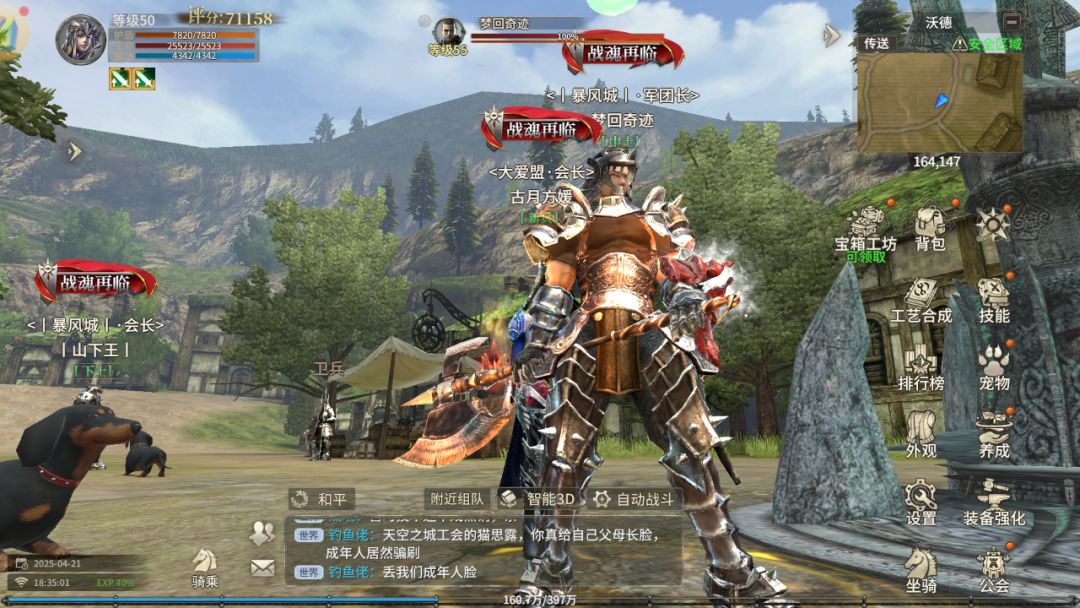Open the 公会 guild menu
This screenshot has height=608, width=1080.
pyautogui.click(x=994, y=570)
